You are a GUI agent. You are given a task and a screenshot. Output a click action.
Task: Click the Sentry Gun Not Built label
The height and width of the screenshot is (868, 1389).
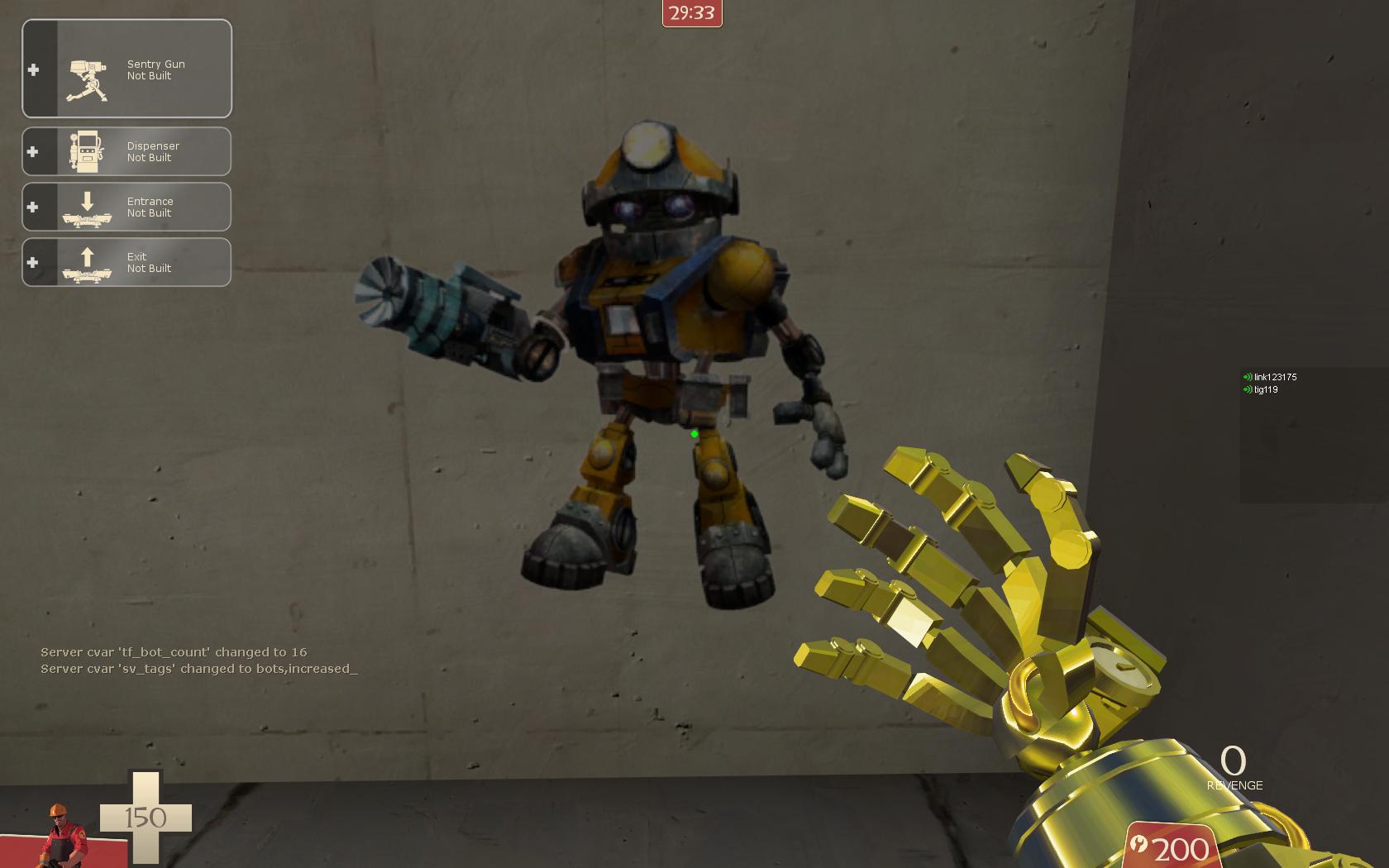click(155, 69)
